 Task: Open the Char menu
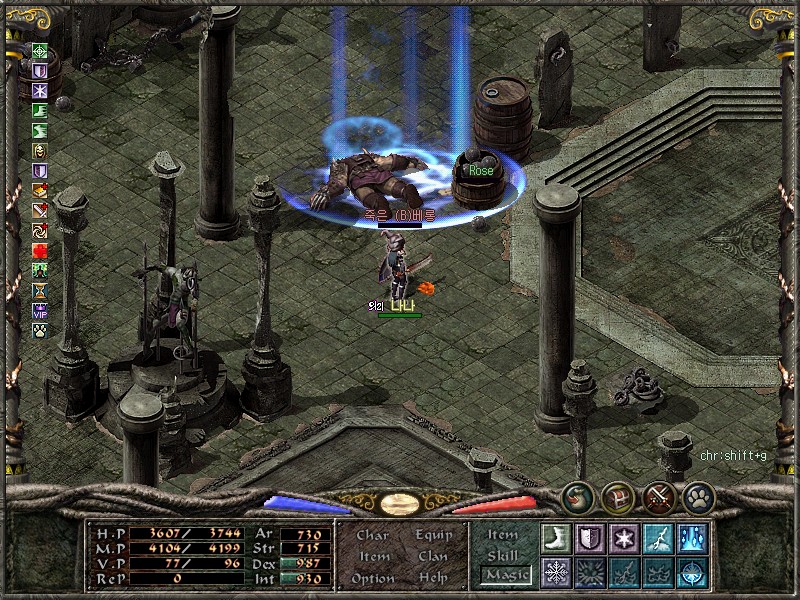(373, 535)
